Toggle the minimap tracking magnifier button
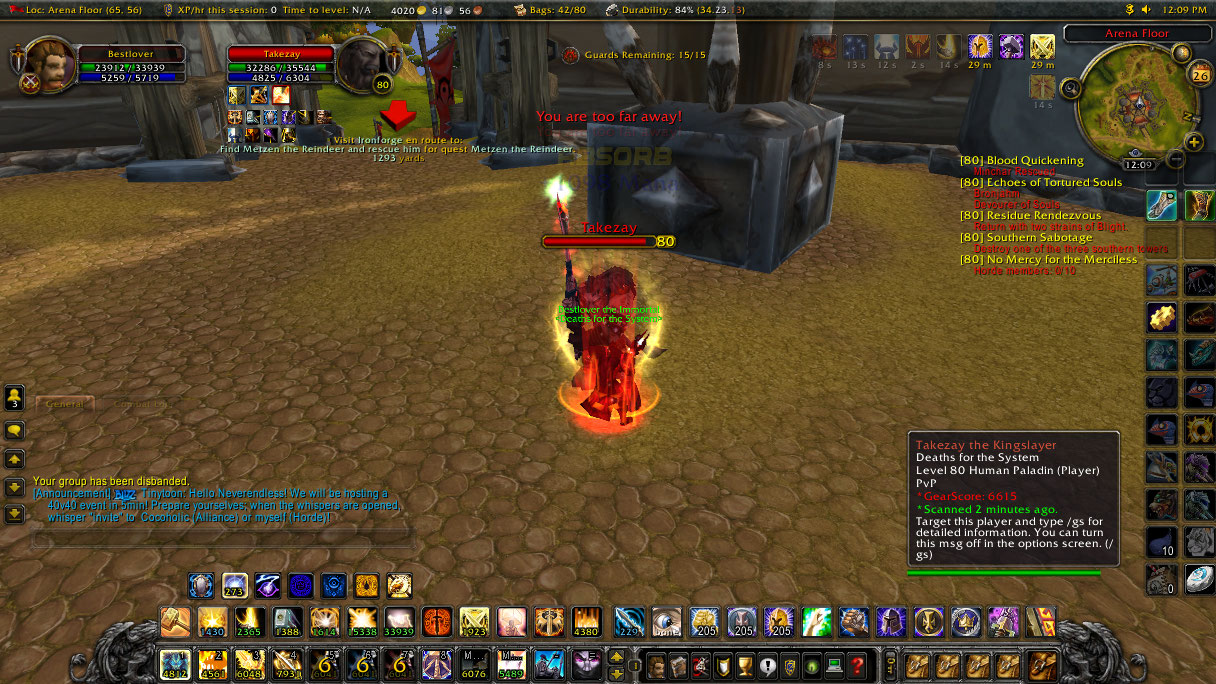Screen dimensions: 1216x684 coord(1070,89)
